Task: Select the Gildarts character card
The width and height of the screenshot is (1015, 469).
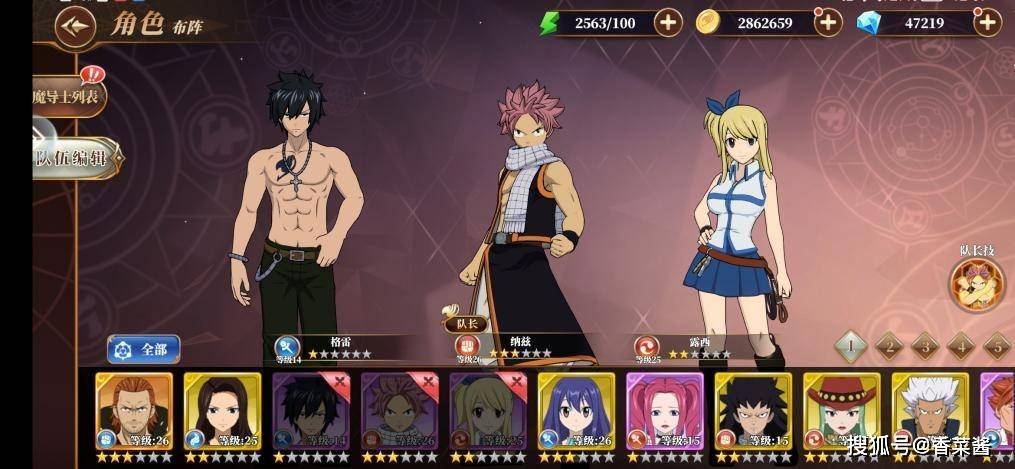Action: pyautogui.click(x=133, y=413)
